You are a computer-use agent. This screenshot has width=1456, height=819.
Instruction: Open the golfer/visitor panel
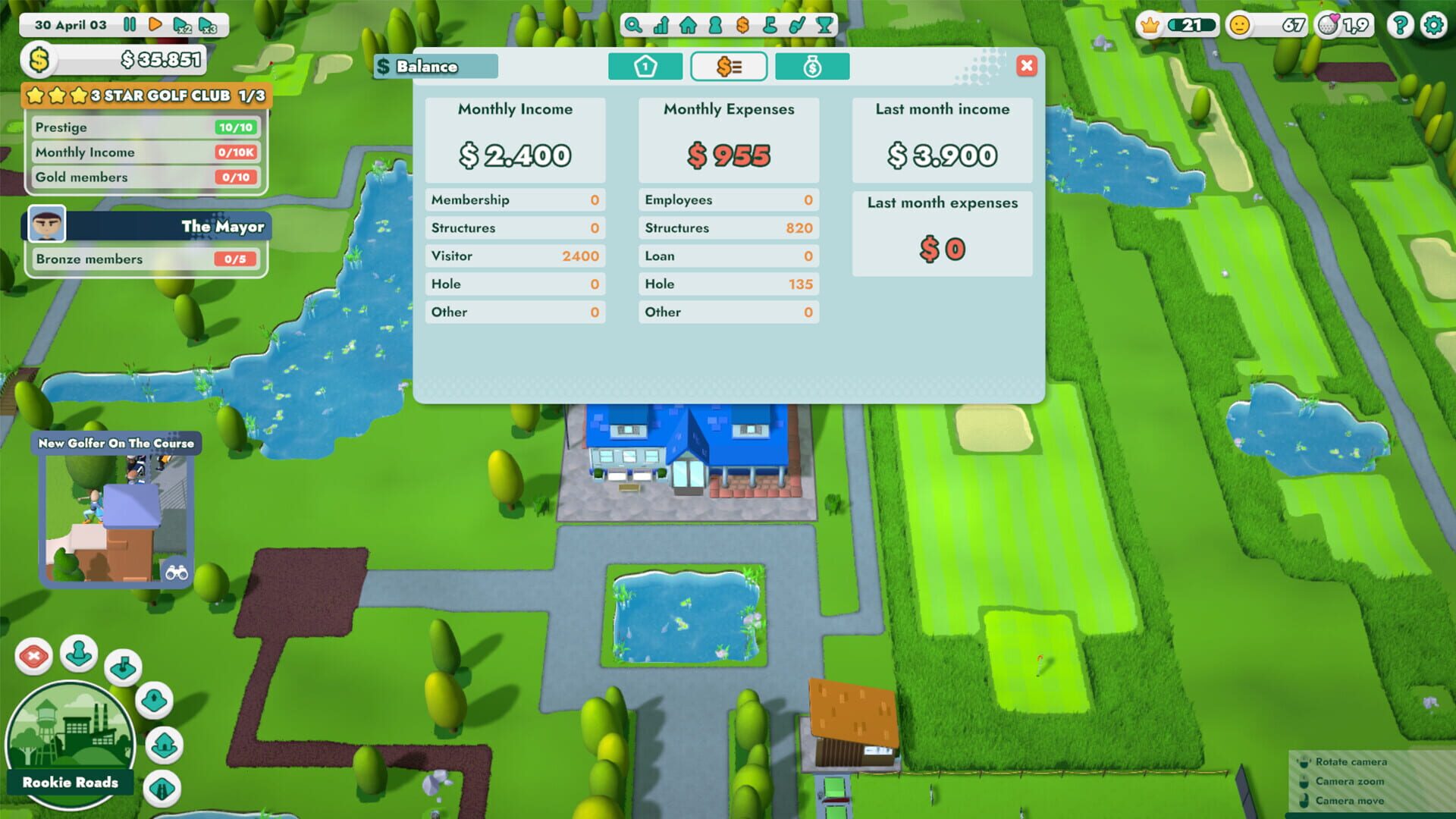(714, 25)
